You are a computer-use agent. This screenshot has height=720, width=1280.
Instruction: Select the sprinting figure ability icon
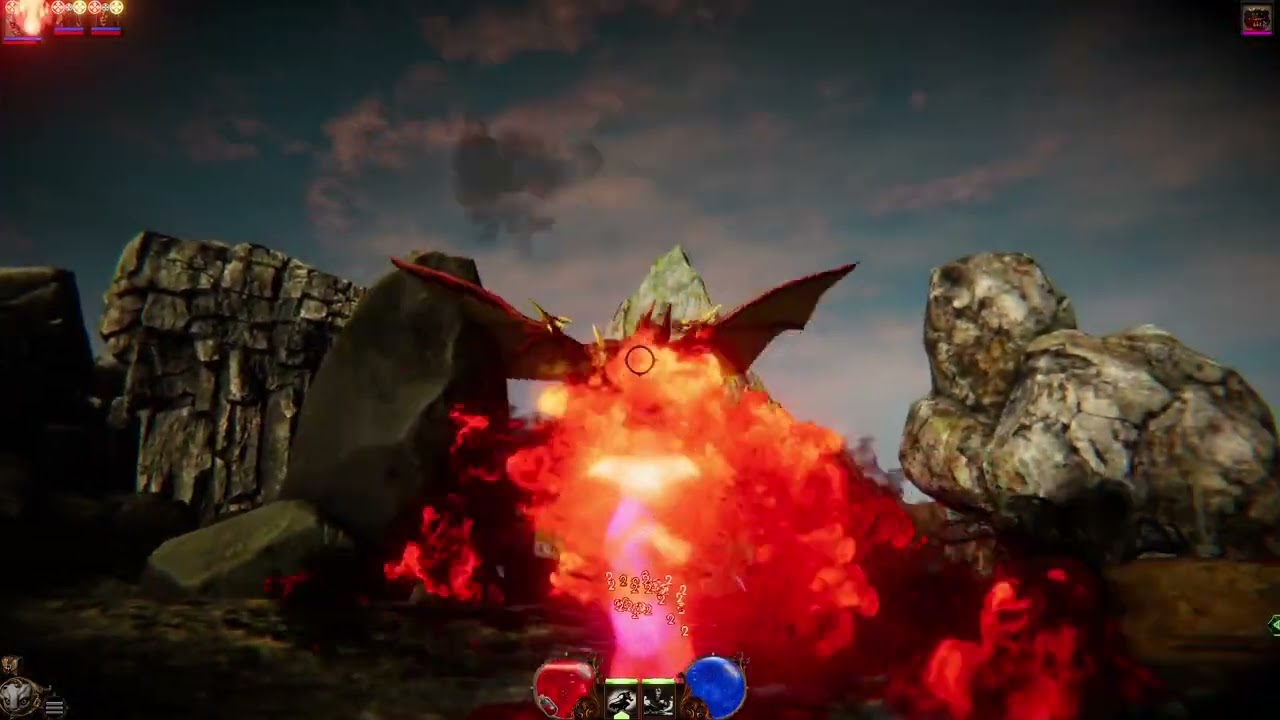[621, 698]
